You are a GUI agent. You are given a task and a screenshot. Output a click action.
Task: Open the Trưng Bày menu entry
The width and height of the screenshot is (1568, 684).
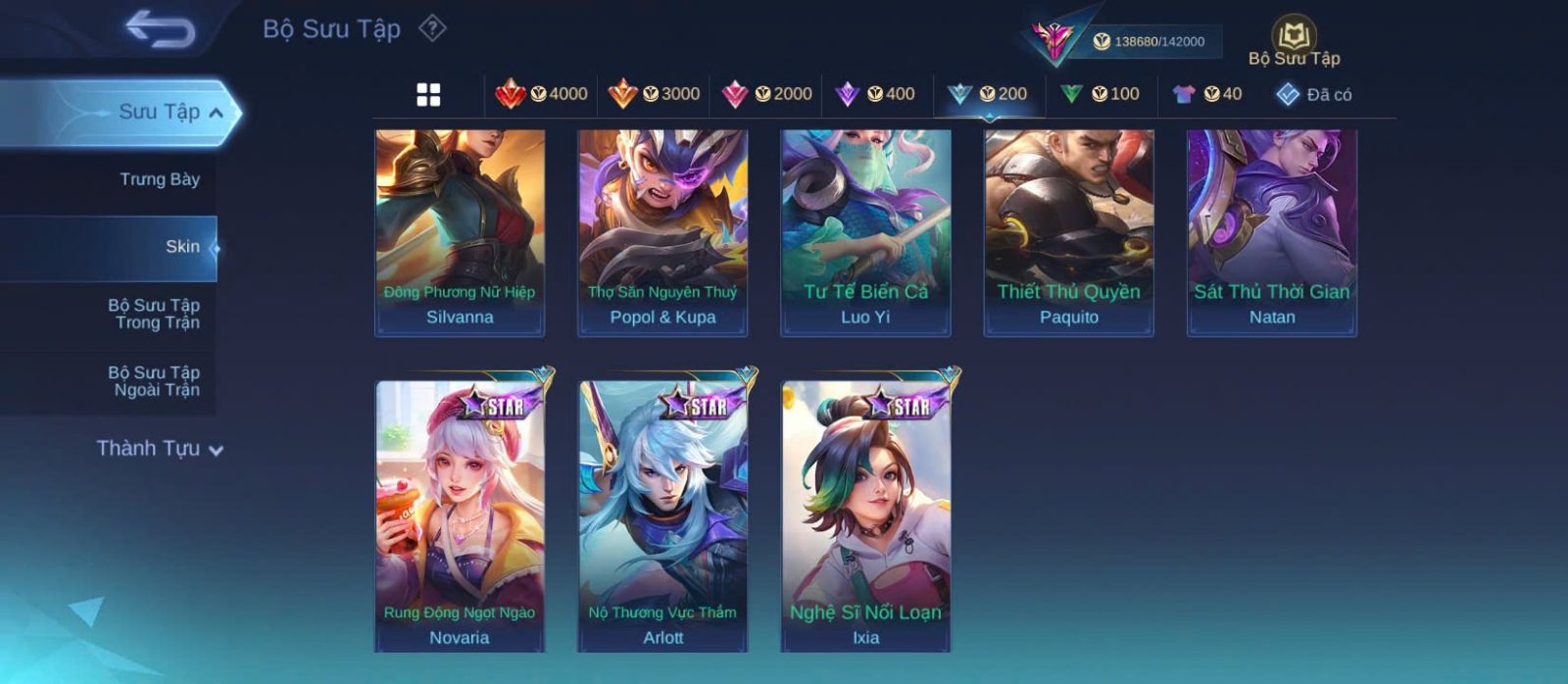coord(159,179)
